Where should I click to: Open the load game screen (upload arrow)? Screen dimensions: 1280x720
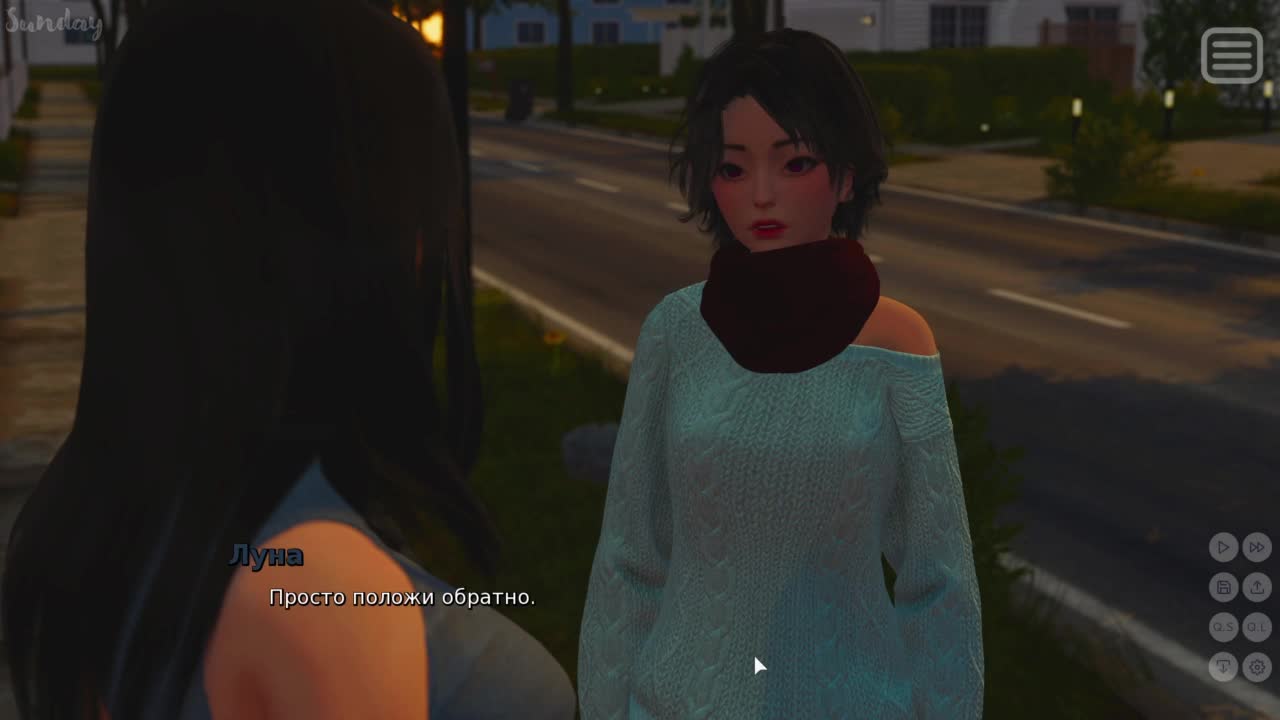click(x=1257, y=587)
